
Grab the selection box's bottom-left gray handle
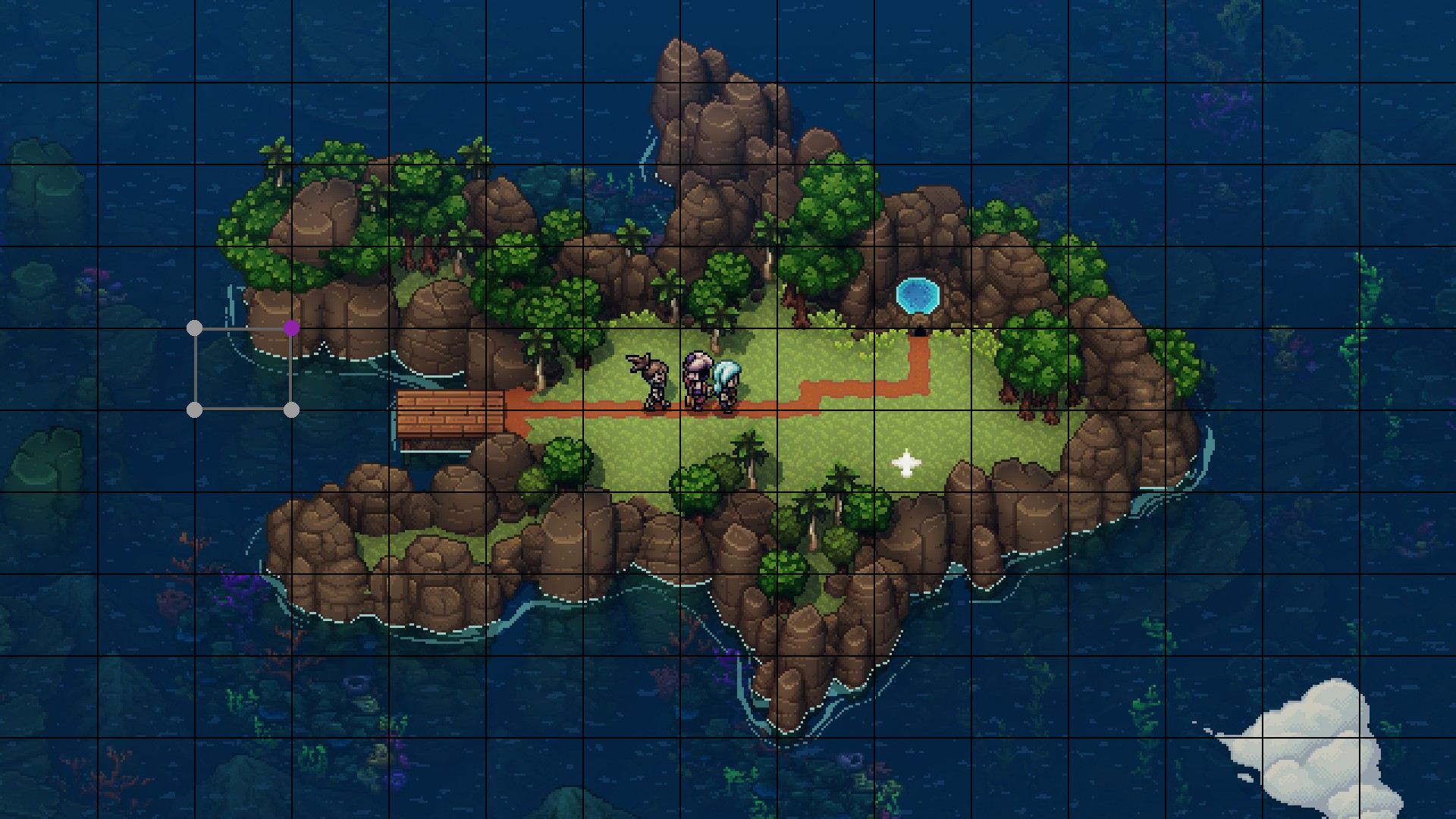click(194, 409)
